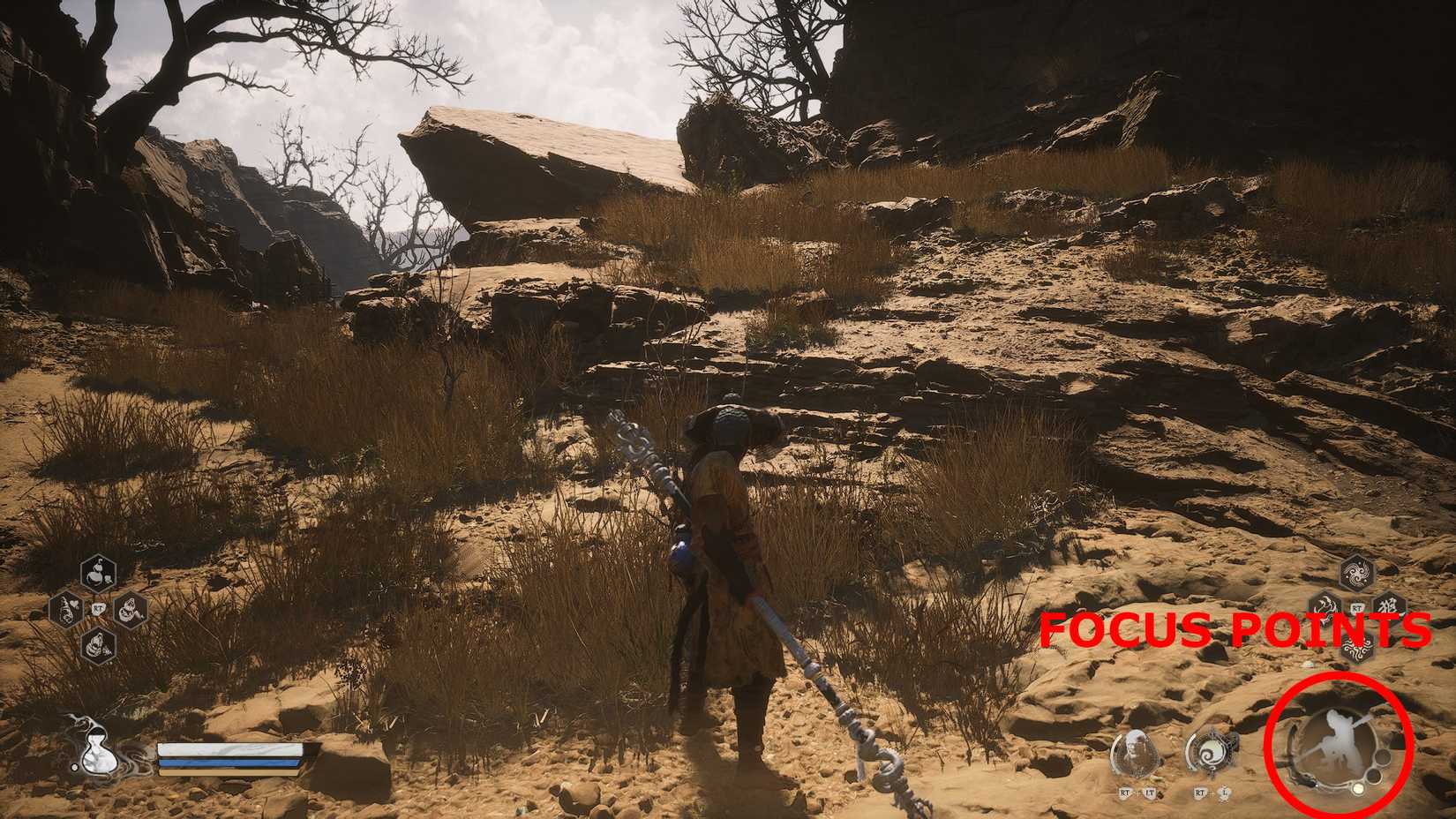Select the left medicine item in the item wheel
The image size is (1456, 819).
tap(67, 609)
